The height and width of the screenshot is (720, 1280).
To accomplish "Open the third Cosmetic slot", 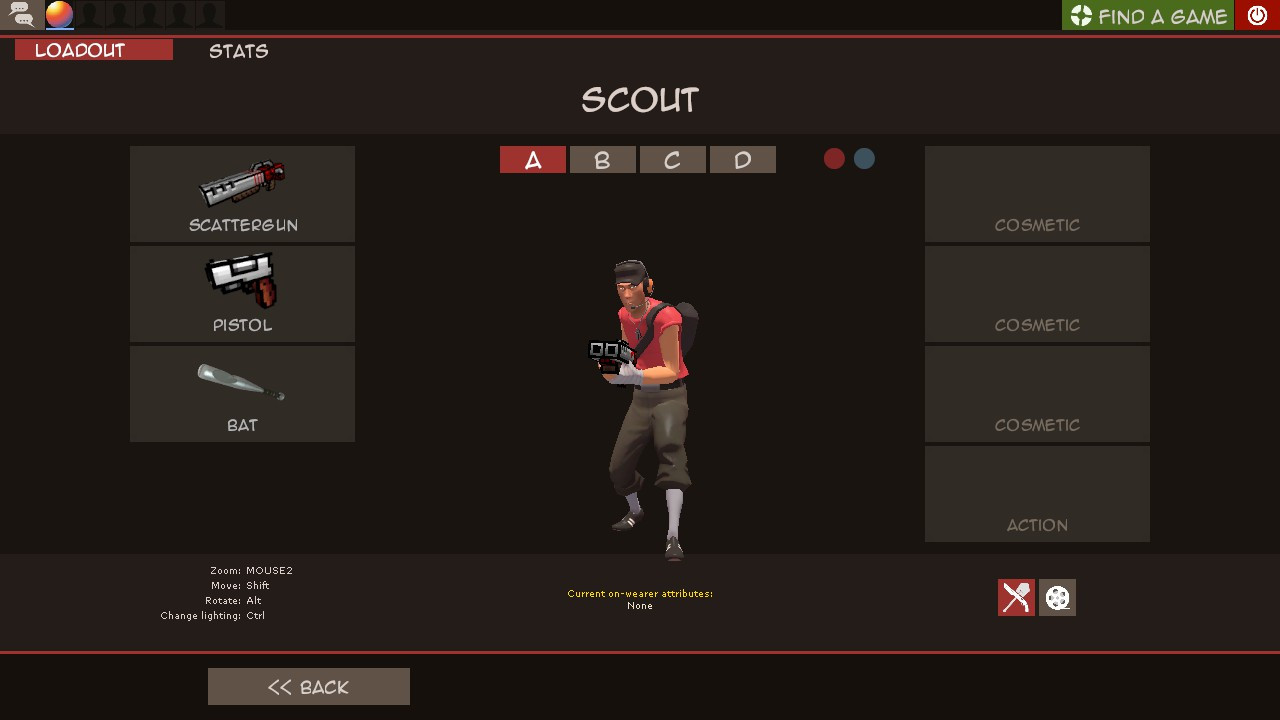I will 1036,393.
